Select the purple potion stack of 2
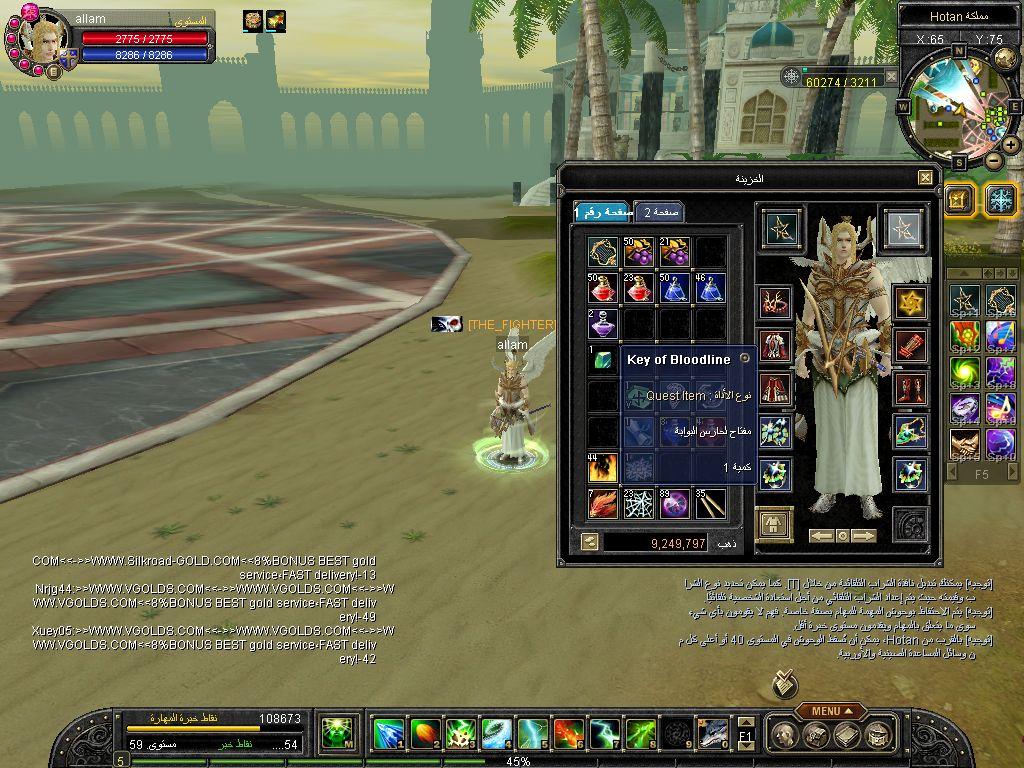The image size is (1024, 768). 602,324
